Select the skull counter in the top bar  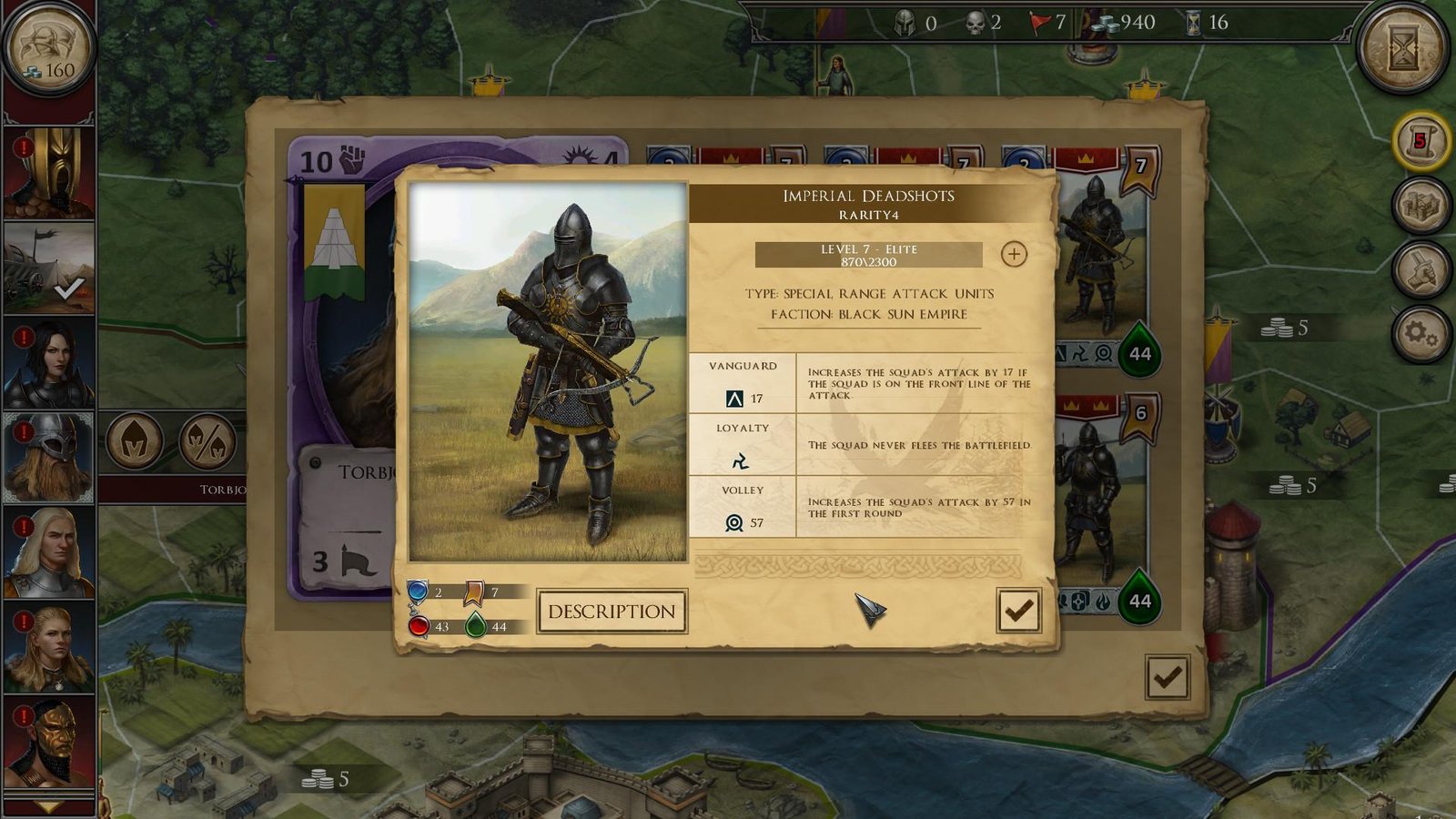(x=976, y=23)
